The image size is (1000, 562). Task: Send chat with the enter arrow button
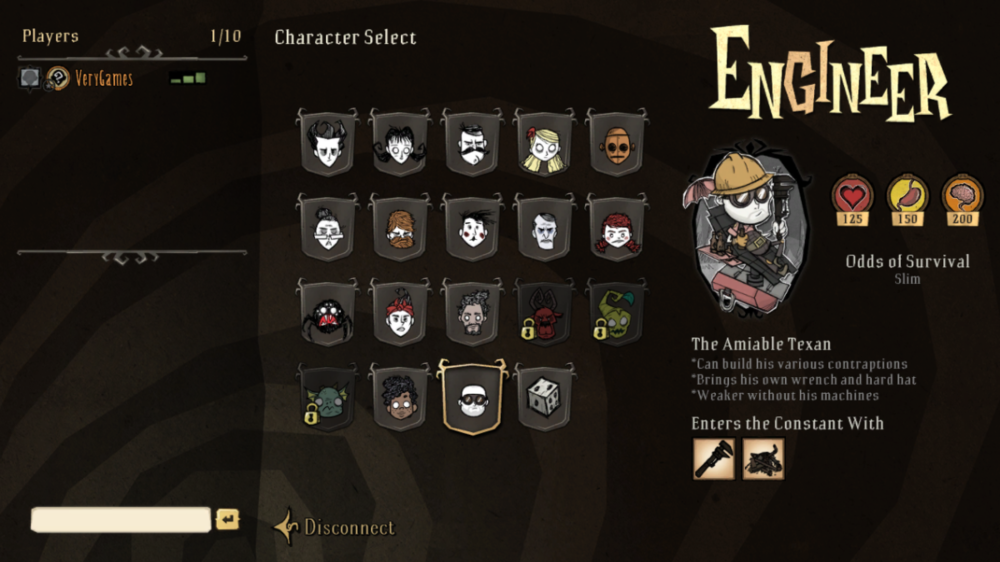click(228, 520)
